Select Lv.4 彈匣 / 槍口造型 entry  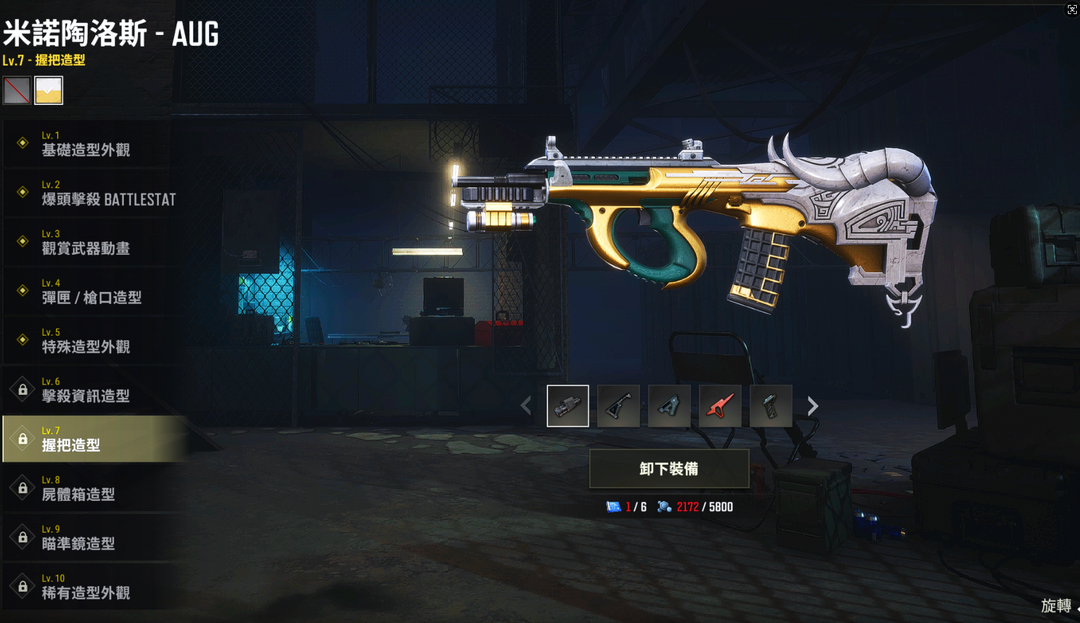point(91,292)
